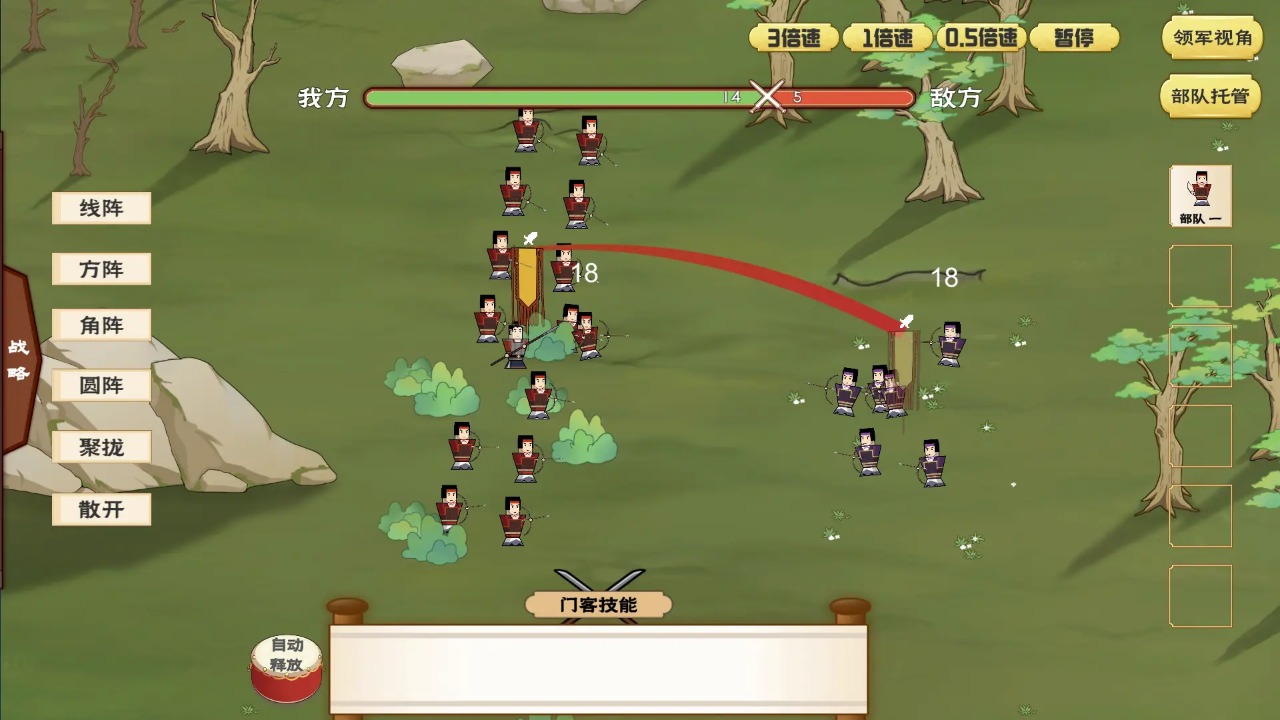Open the 战略 strategy side tab
Screen dimensions: 1280x720
click(x=20, y=360)
